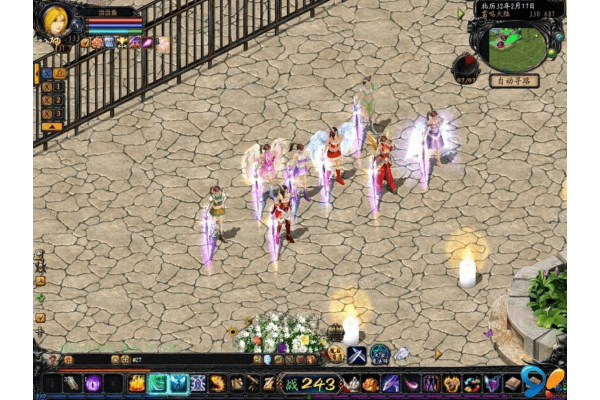Click the green arrow beside the date panel
Screen dimensions: 600x400
pos(461,14)
